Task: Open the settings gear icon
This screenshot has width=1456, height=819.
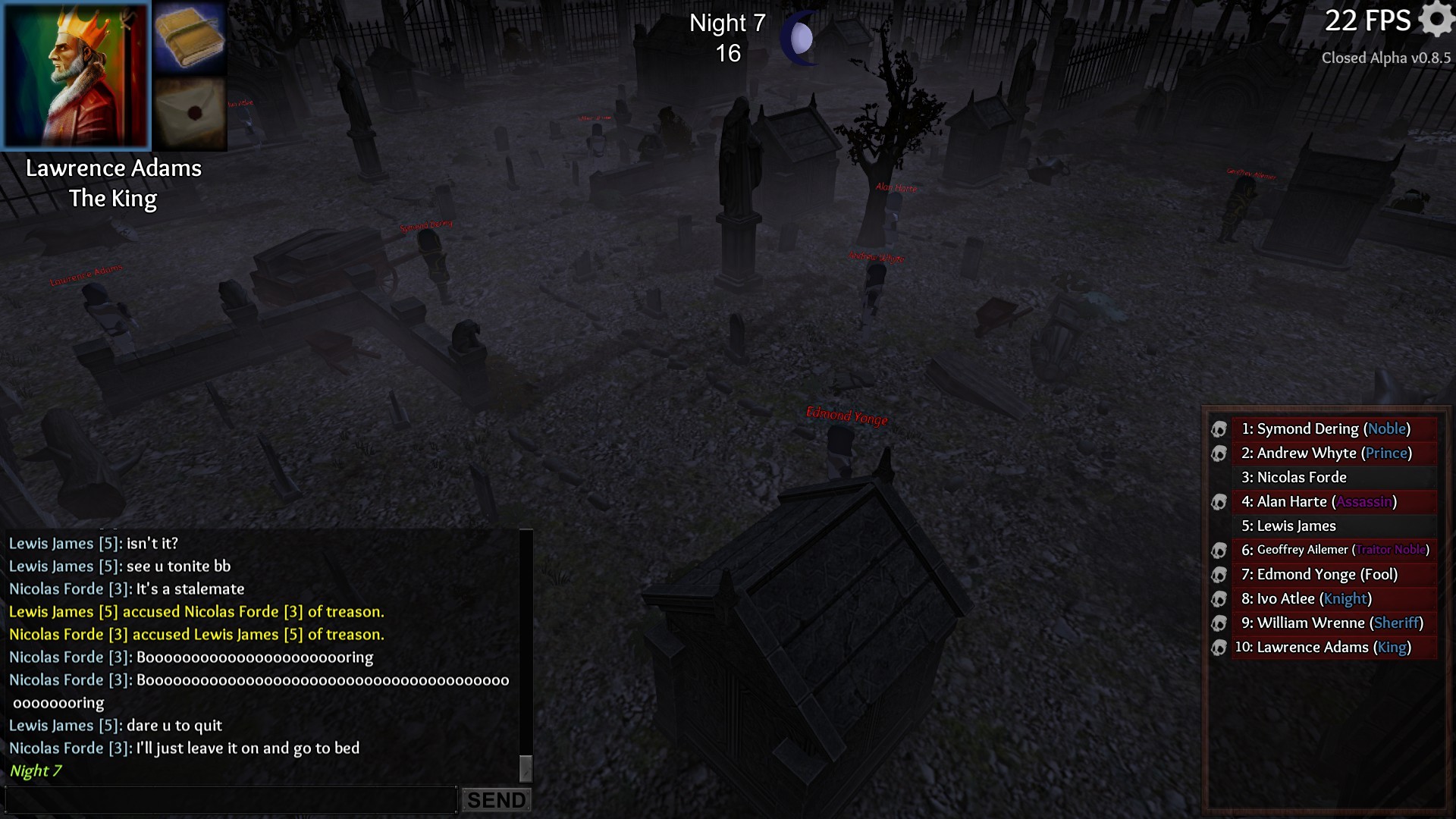Action: (x=1436, y=18)
